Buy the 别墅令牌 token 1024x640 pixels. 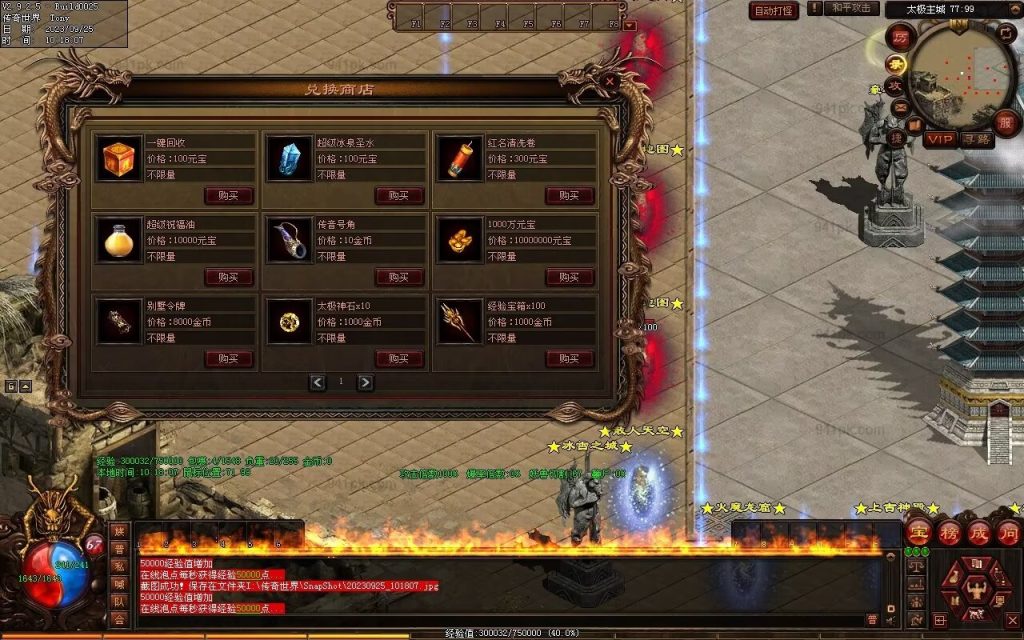(x=229, y=359)
